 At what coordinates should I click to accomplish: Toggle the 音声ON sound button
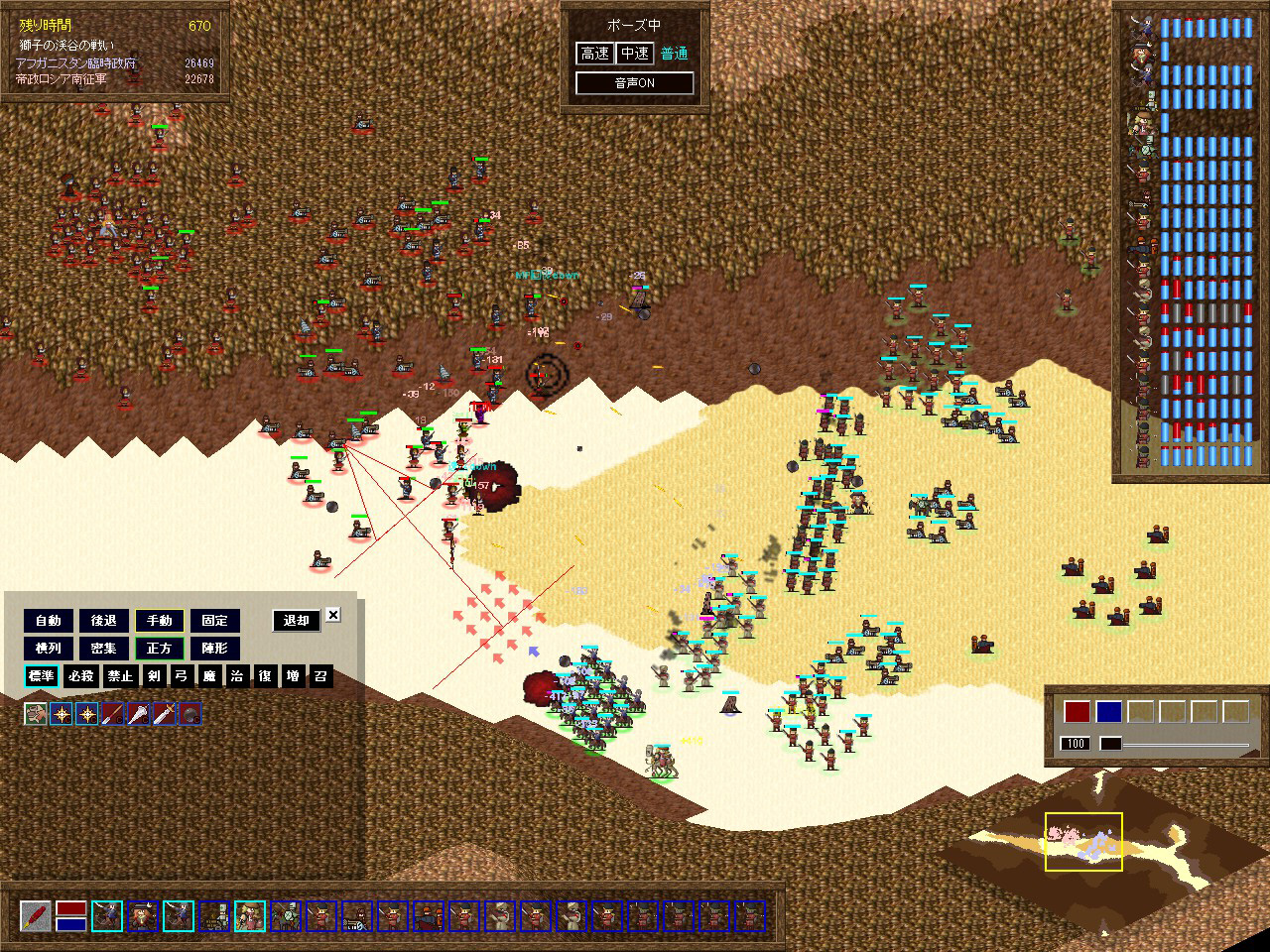[x=634, y=83]
